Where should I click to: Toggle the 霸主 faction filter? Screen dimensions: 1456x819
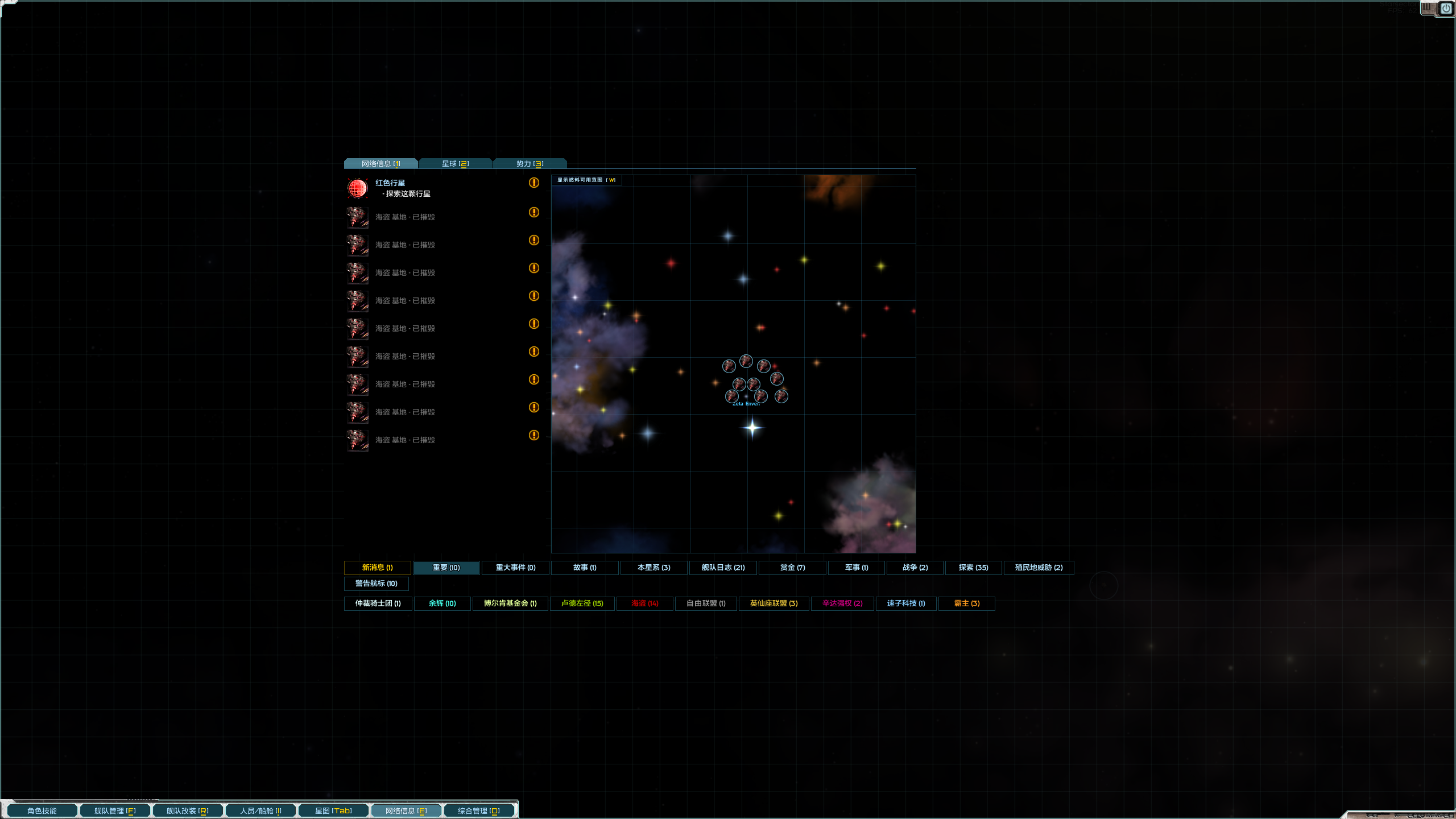tap(966, 603)
